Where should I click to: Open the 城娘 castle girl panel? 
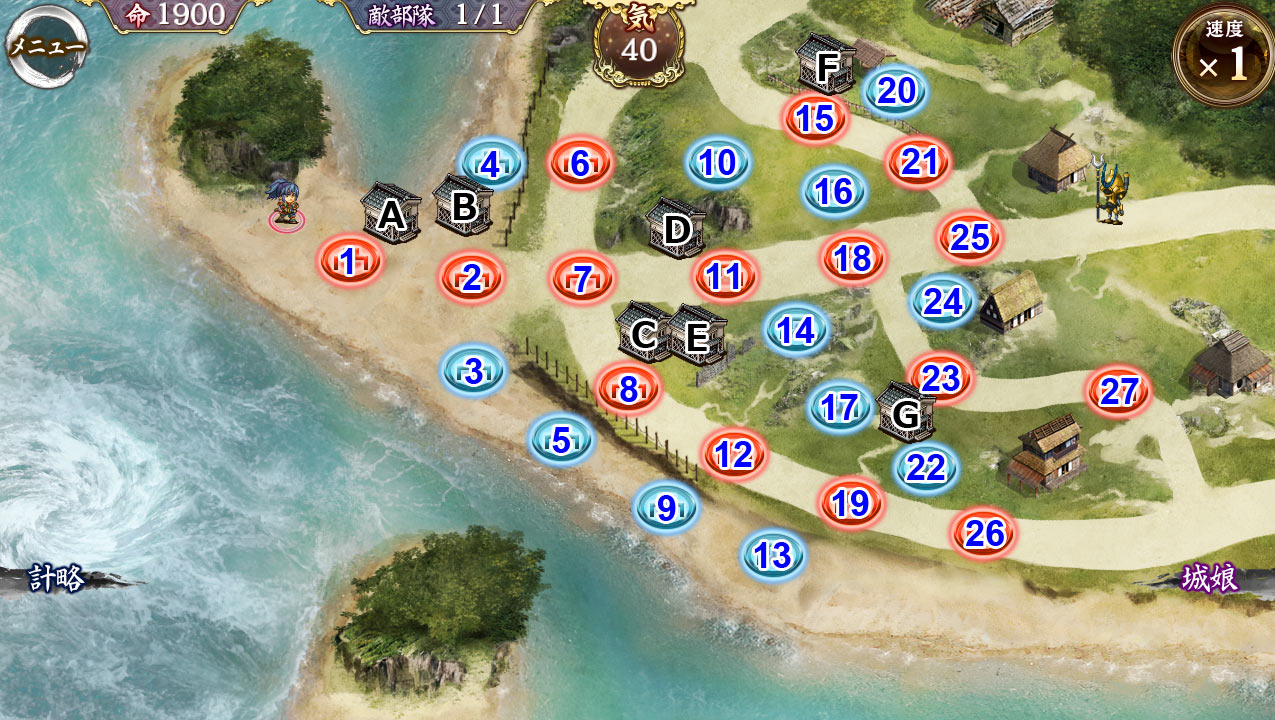(1210, 579)
